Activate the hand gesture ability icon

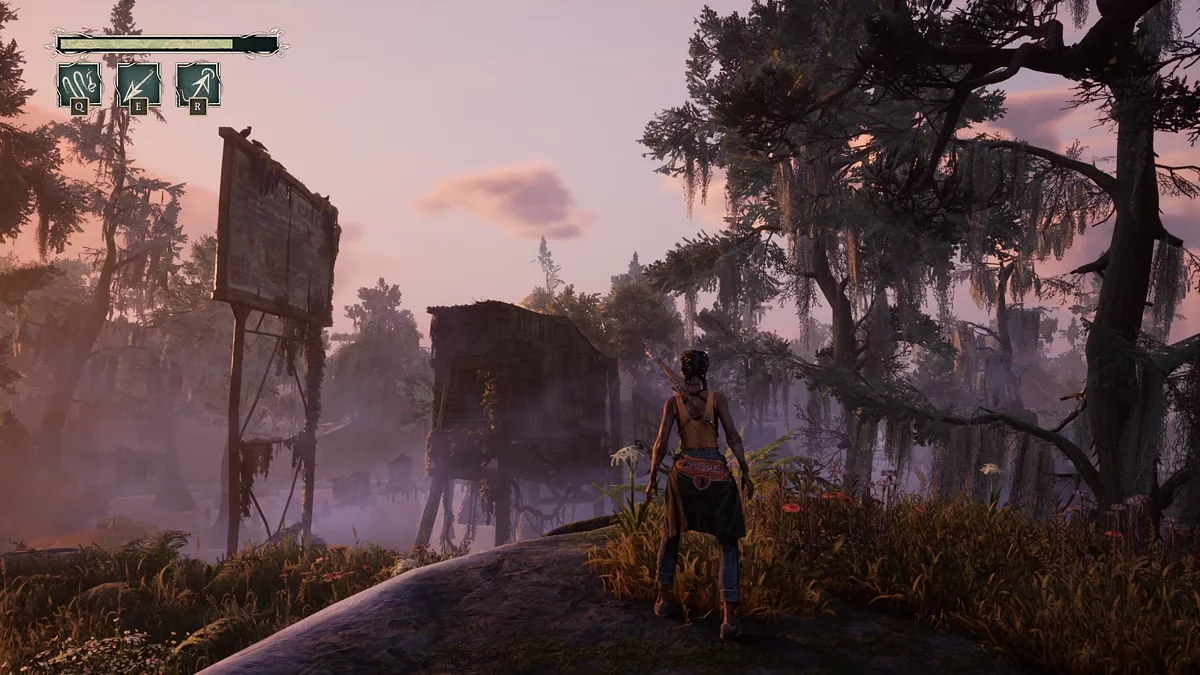[x=79, y=85]
